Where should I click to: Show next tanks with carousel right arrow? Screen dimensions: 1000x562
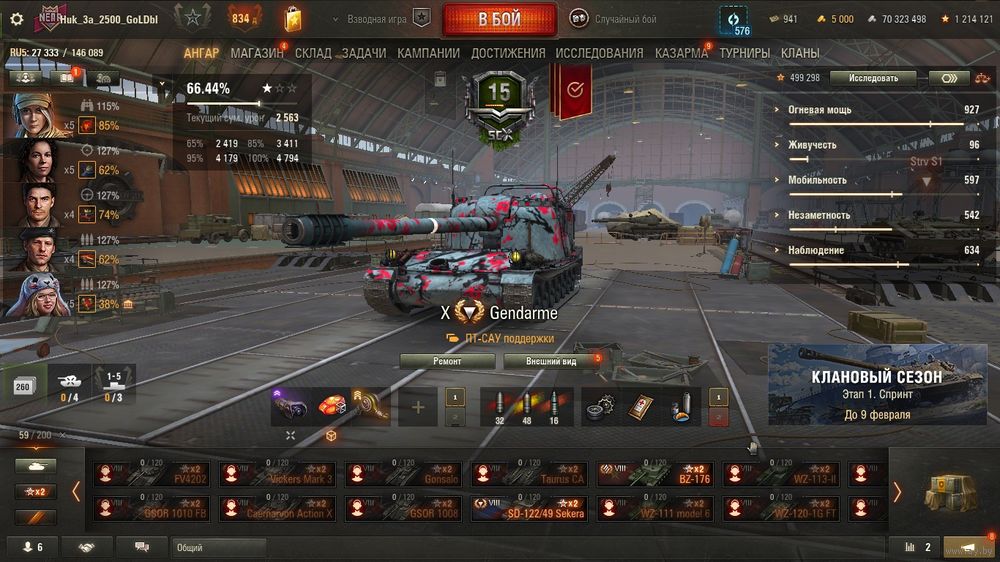pyautogui.click(x=897, y=491)
